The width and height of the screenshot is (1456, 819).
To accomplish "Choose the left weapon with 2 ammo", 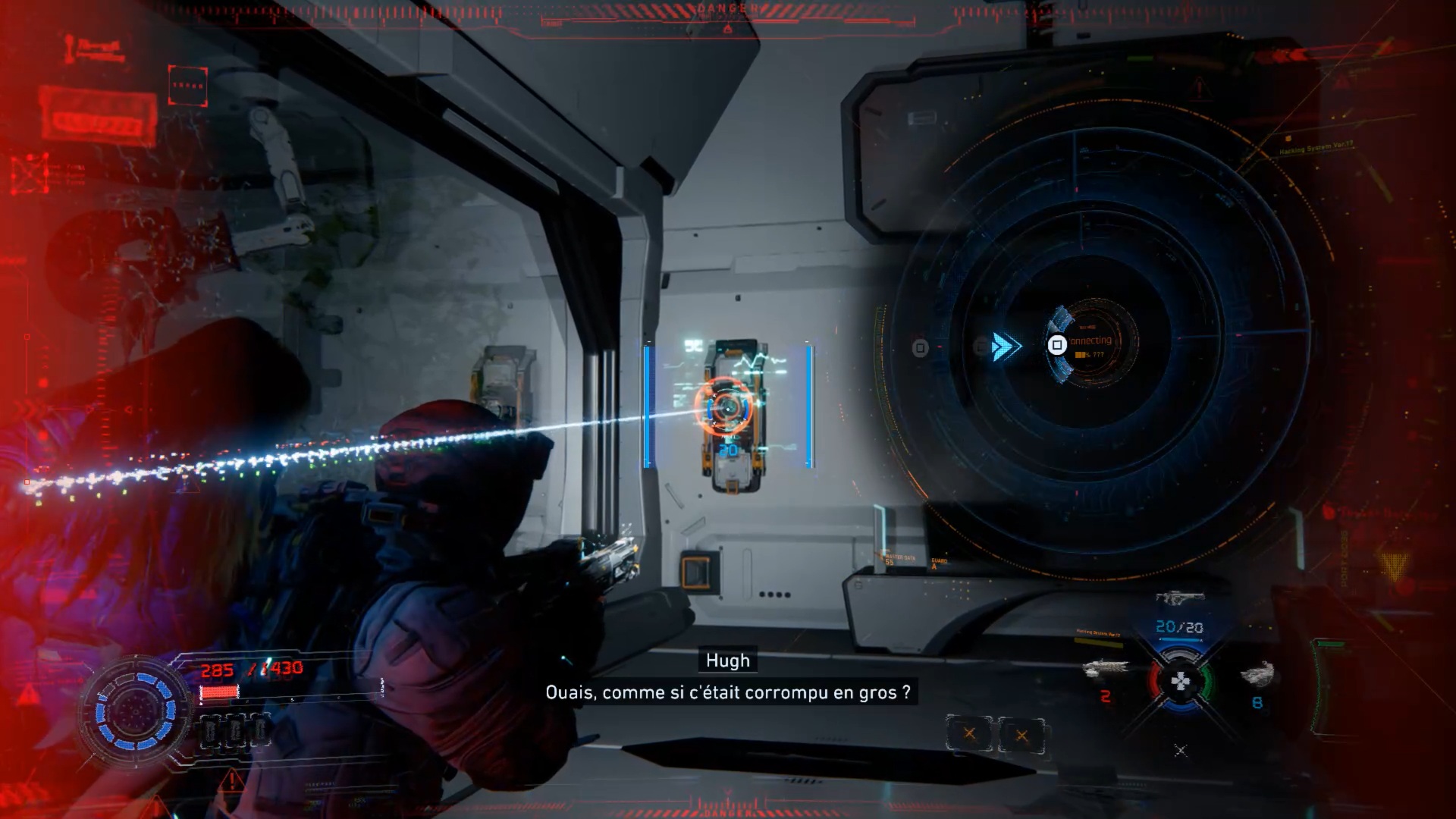I will [x=1105, y=669].
